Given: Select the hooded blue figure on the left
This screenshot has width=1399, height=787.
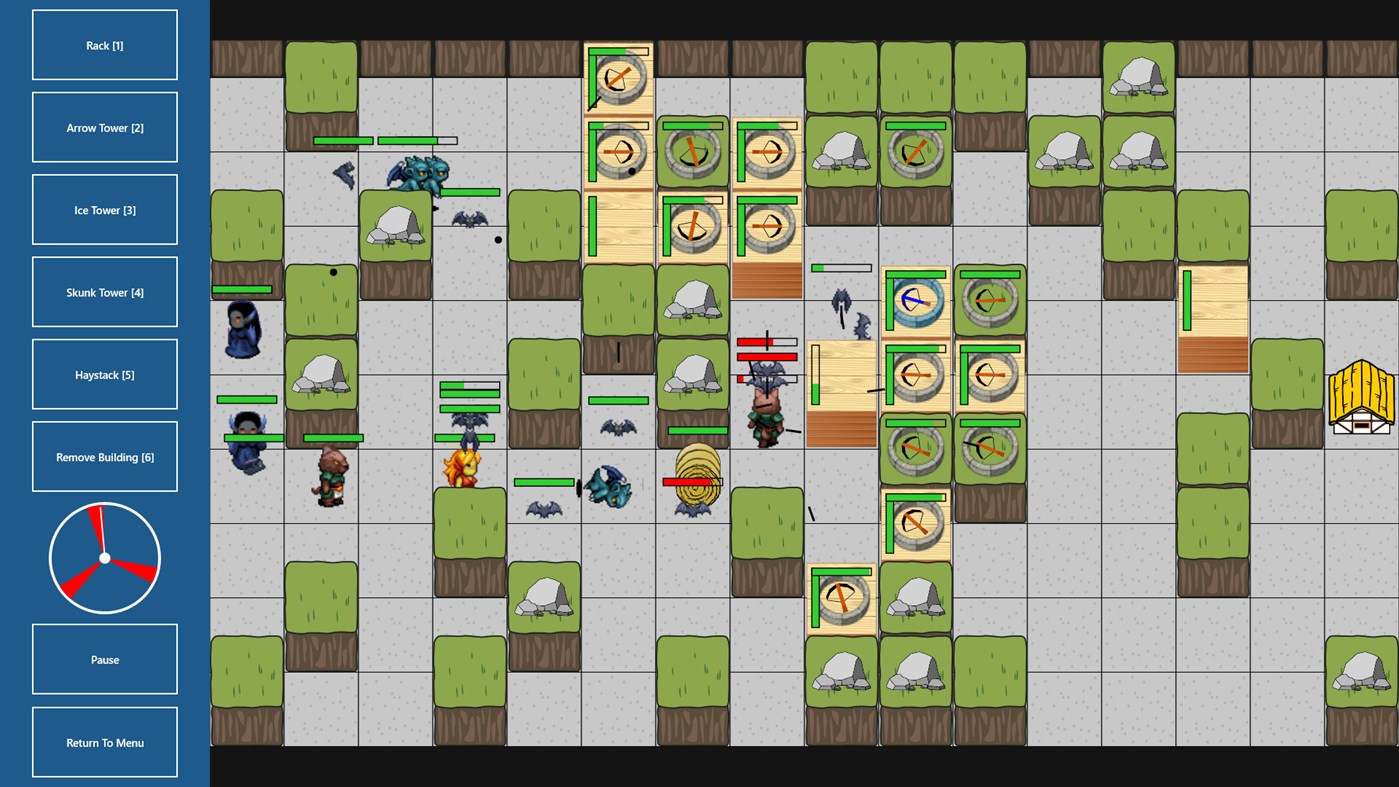Looking at the screenshot, I should [x=243, y=330].
